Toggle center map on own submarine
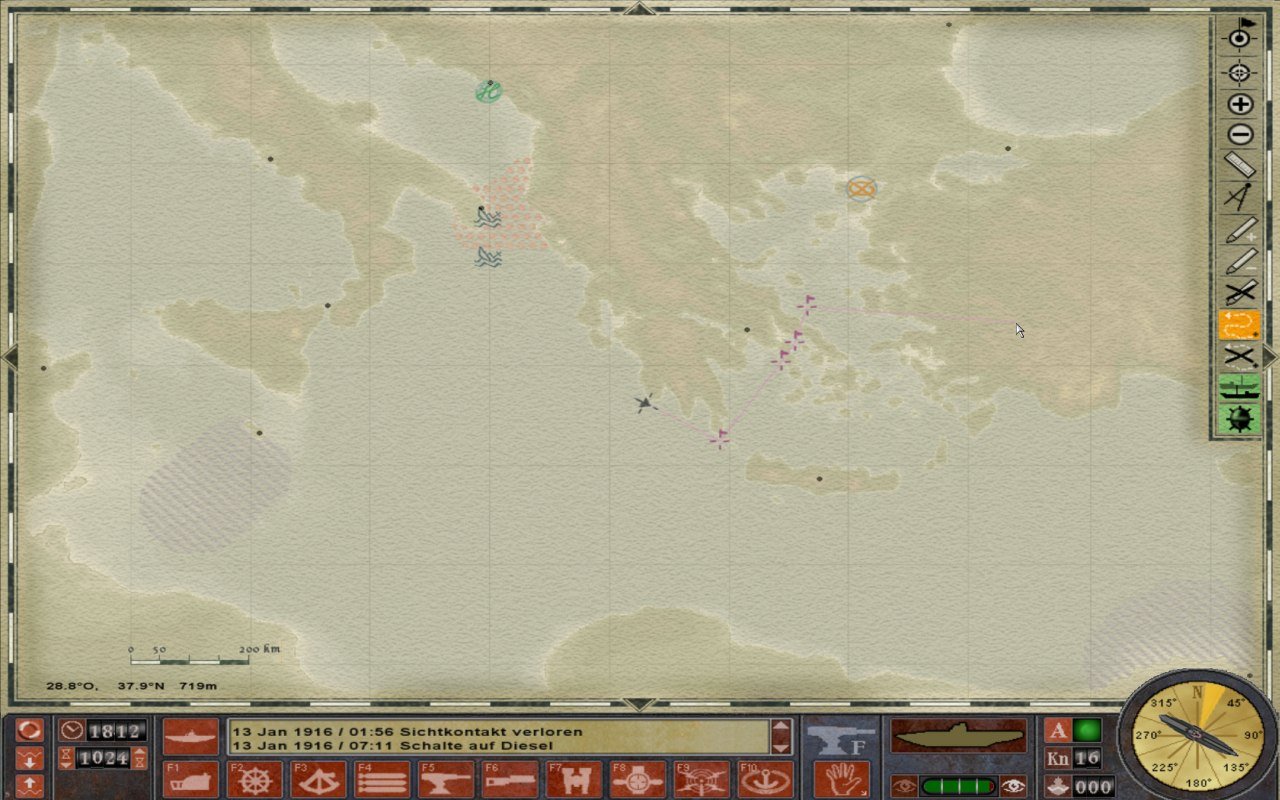 click(1239, 38)
